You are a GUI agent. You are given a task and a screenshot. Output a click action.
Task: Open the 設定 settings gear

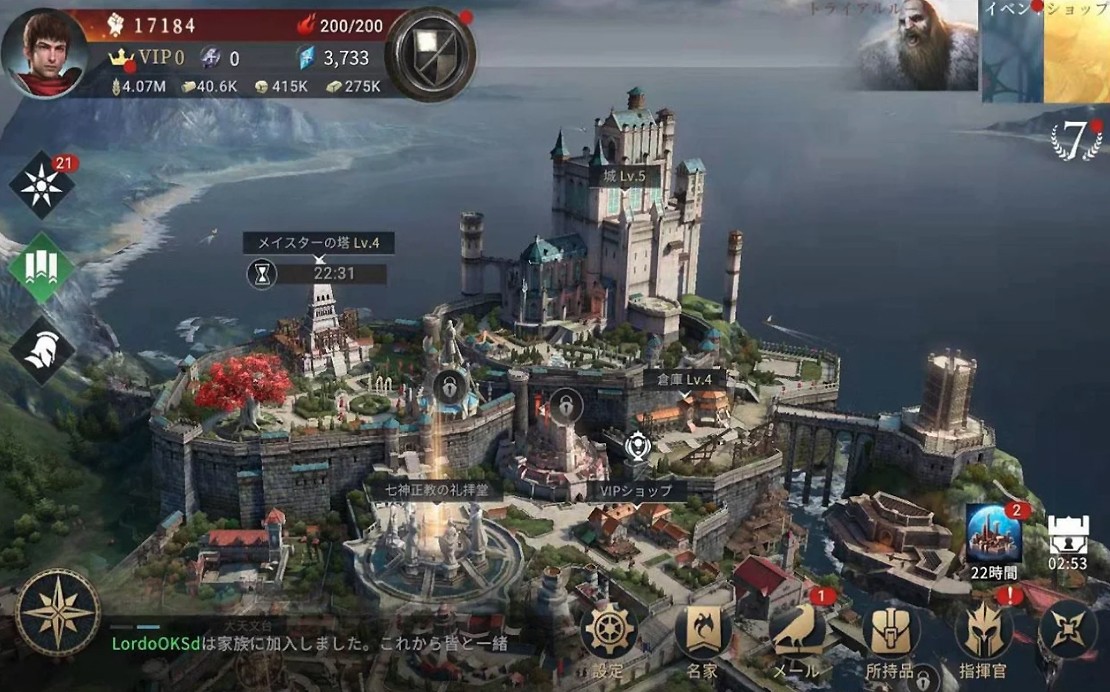tap(609, 632)
